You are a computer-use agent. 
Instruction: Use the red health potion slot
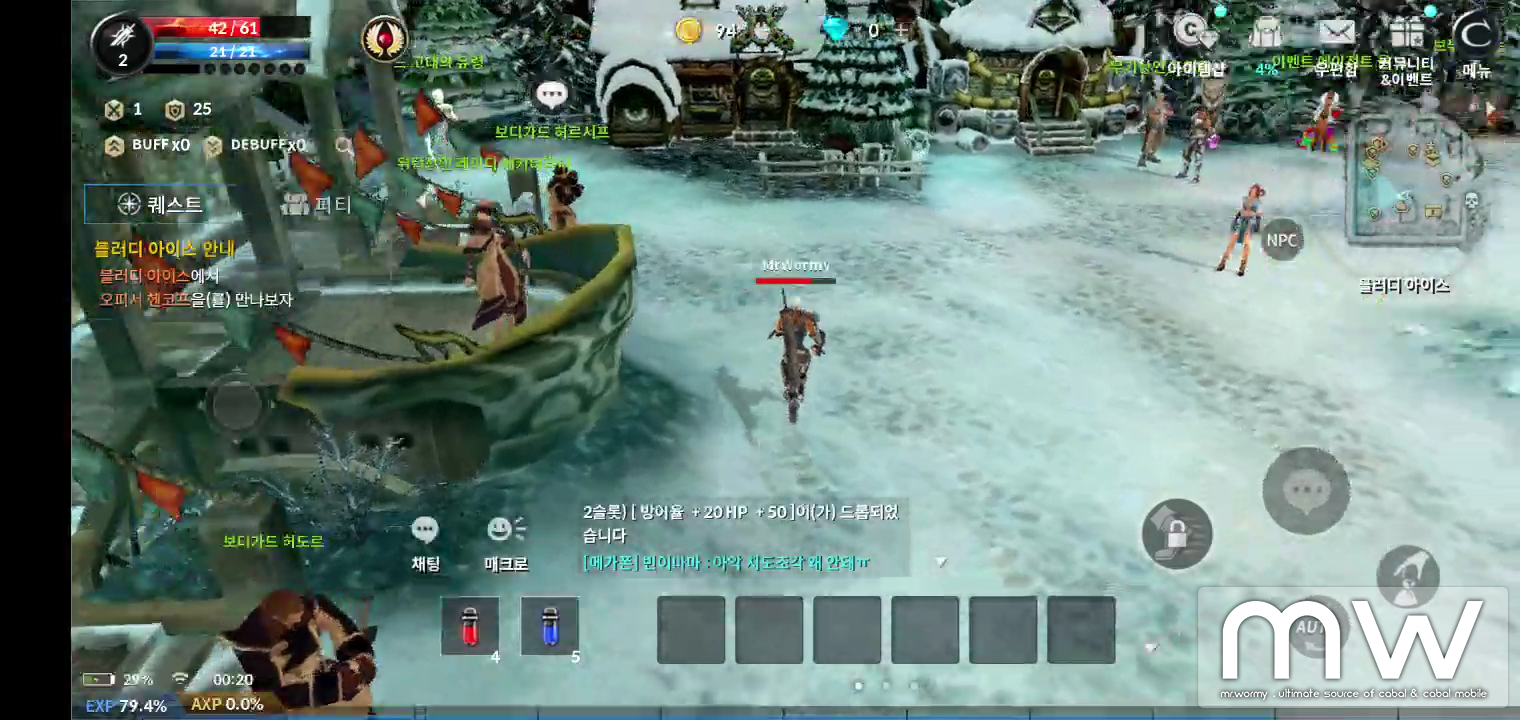470,626
